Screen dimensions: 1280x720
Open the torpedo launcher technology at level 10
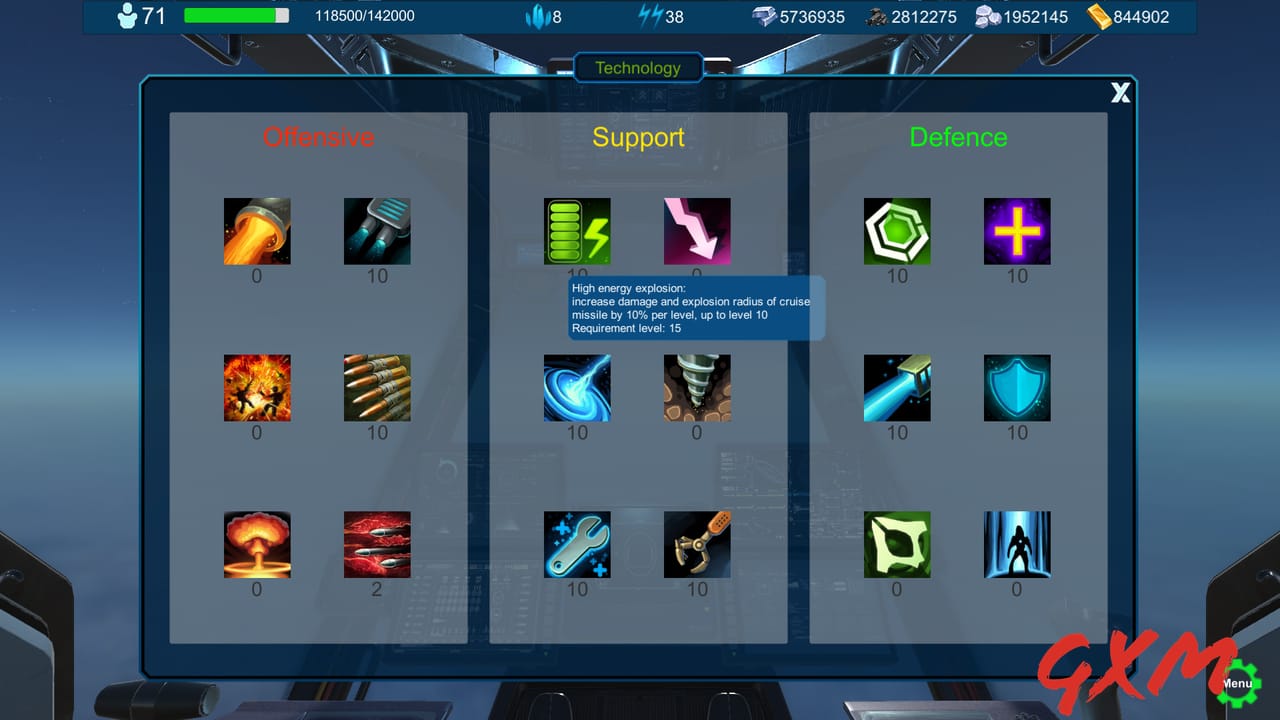coord(377,230)
